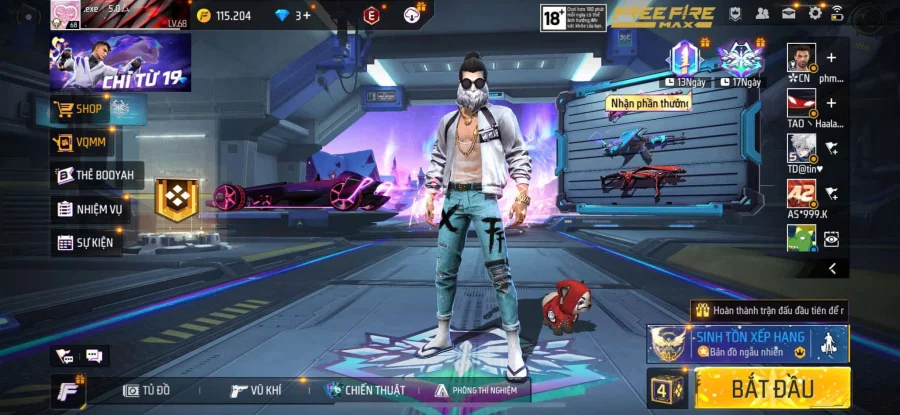Open the settings gear icon
This screenshot has width=900, height=415.
coord(815,14)
